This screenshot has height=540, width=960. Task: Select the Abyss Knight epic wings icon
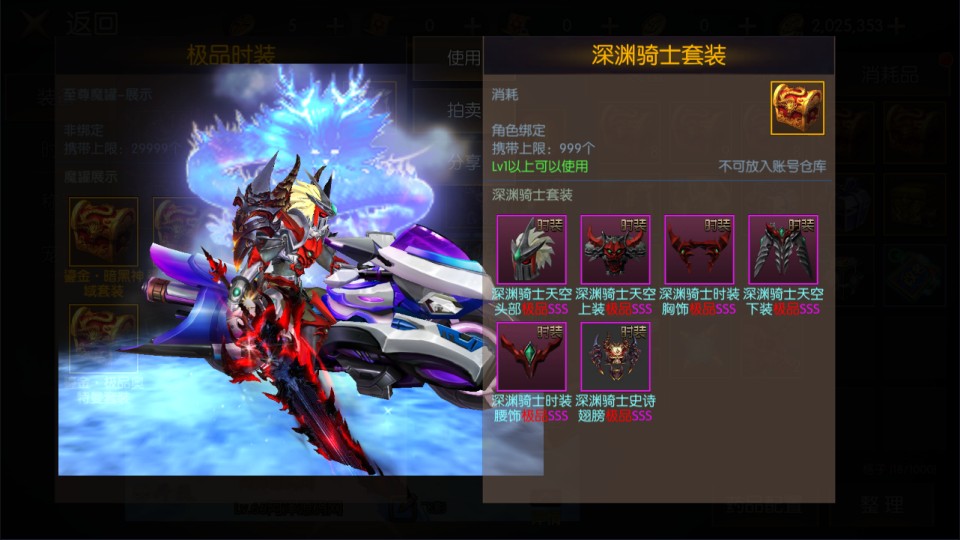[615, 356]
